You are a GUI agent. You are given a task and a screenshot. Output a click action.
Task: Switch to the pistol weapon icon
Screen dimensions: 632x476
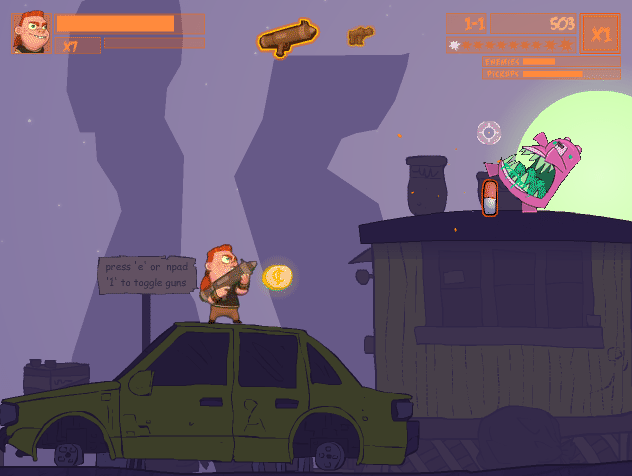tap(360, 37)
